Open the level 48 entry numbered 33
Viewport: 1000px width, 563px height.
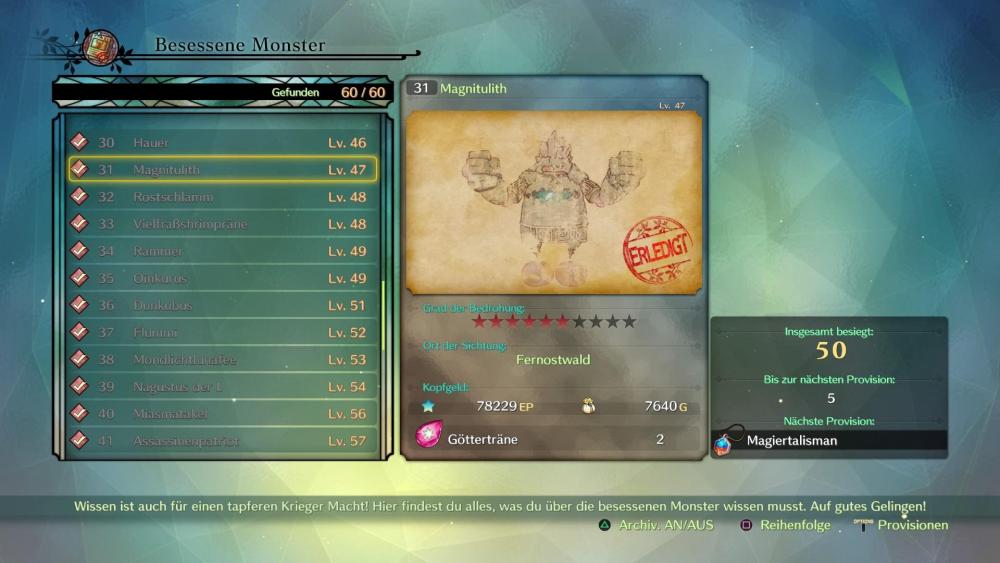tap(222, 224)
